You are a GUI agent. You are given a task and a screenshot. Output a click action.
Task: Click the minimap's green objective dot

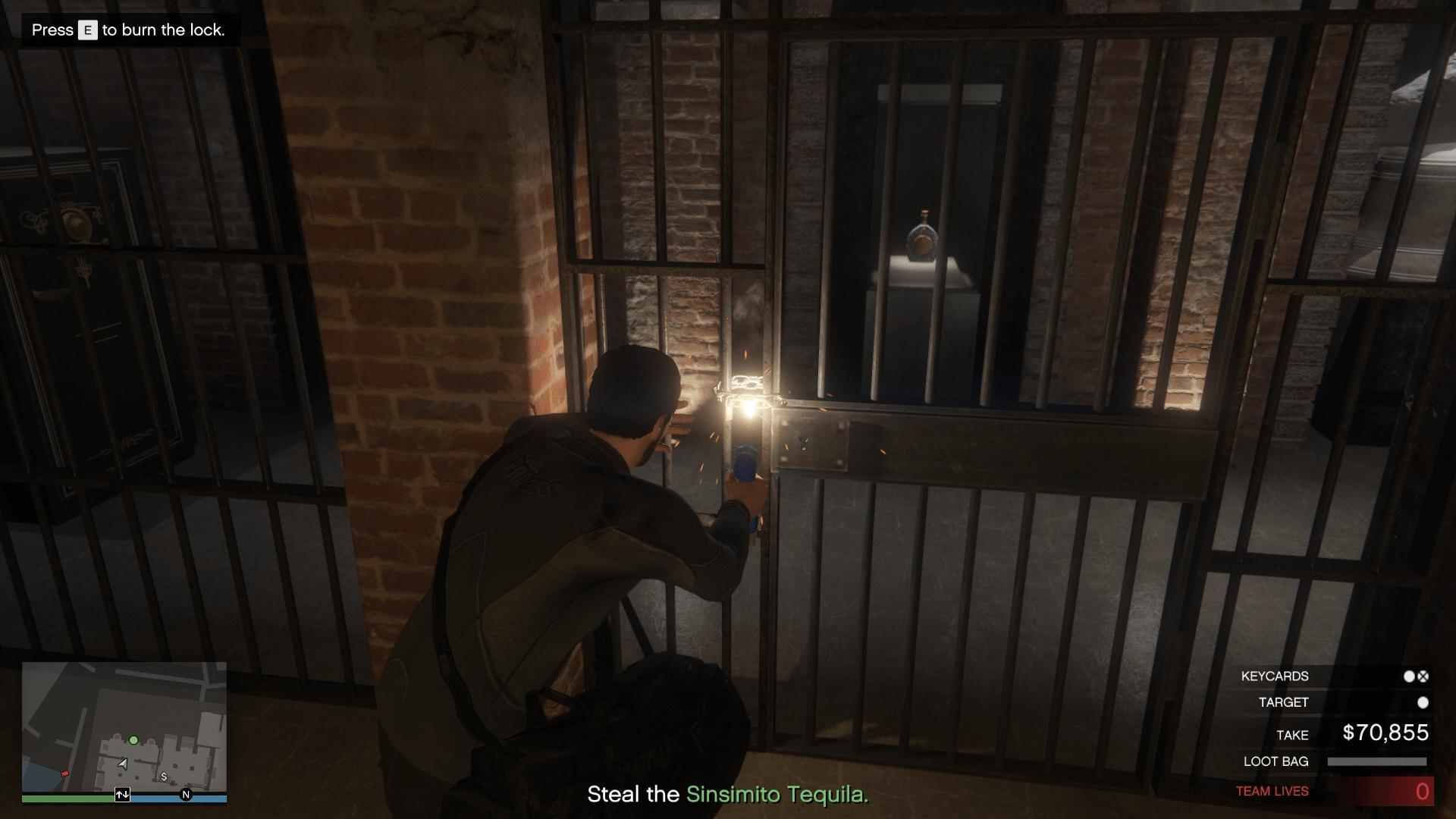133,740
